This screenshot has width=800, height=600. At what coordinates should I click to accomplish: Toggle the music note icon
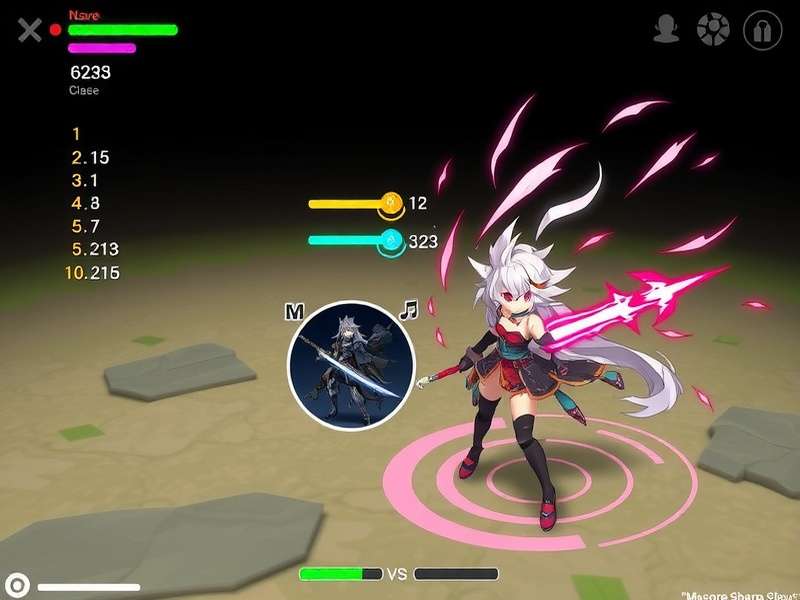click(x=407, y=310)
